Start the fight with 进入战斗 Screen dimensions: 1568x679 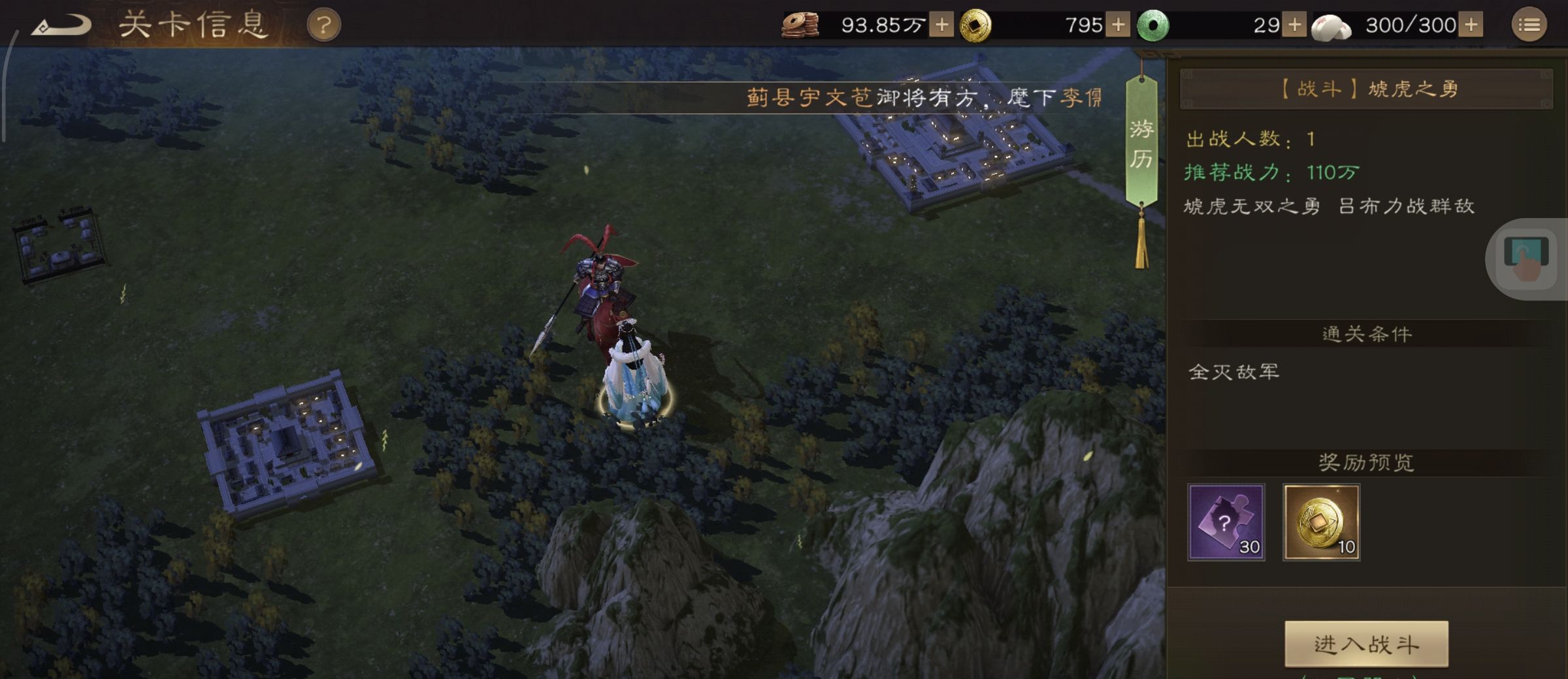[1366, 644]
